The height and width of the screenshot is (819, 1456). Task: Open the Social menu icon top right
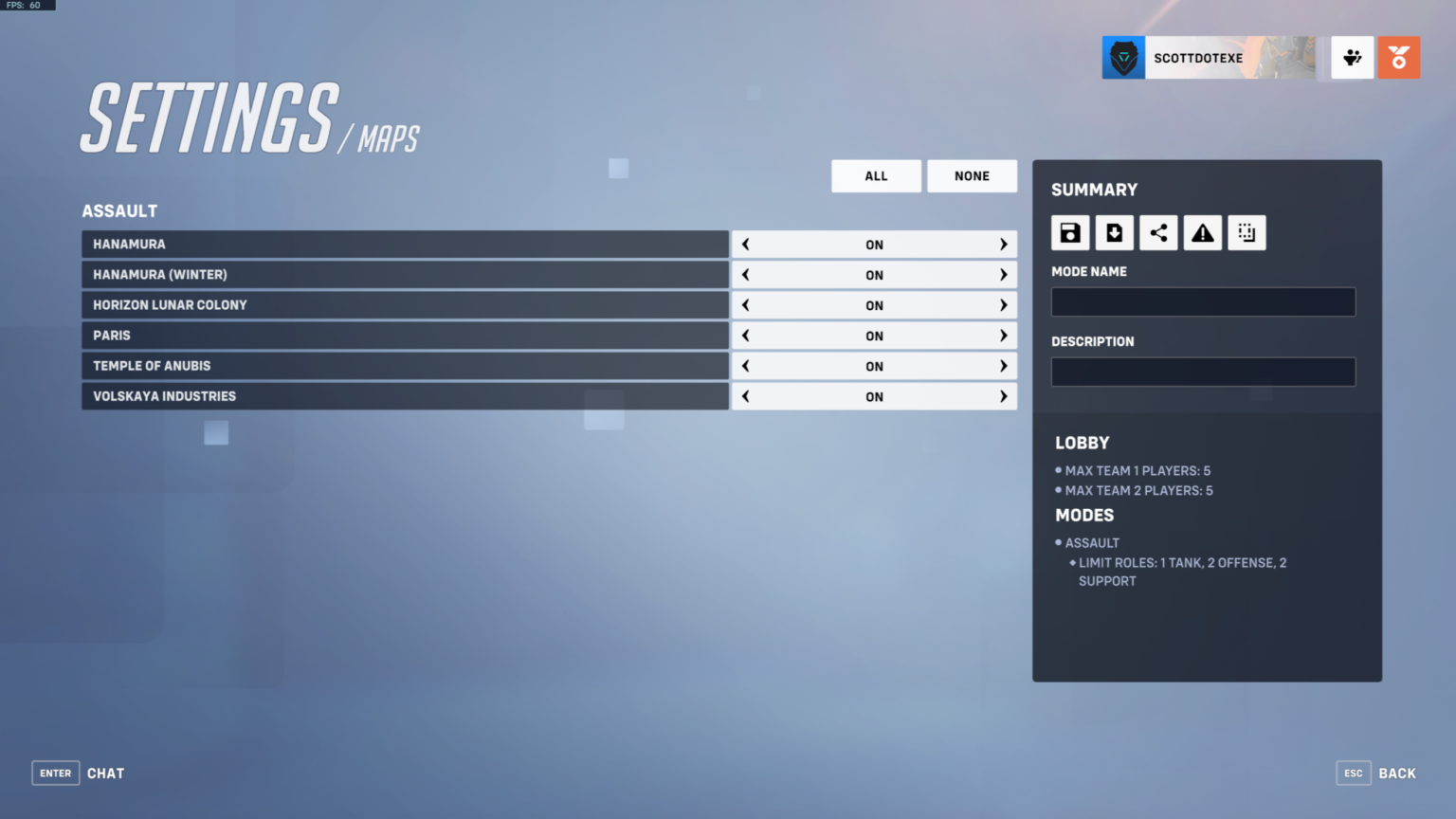coord(1352,57)
